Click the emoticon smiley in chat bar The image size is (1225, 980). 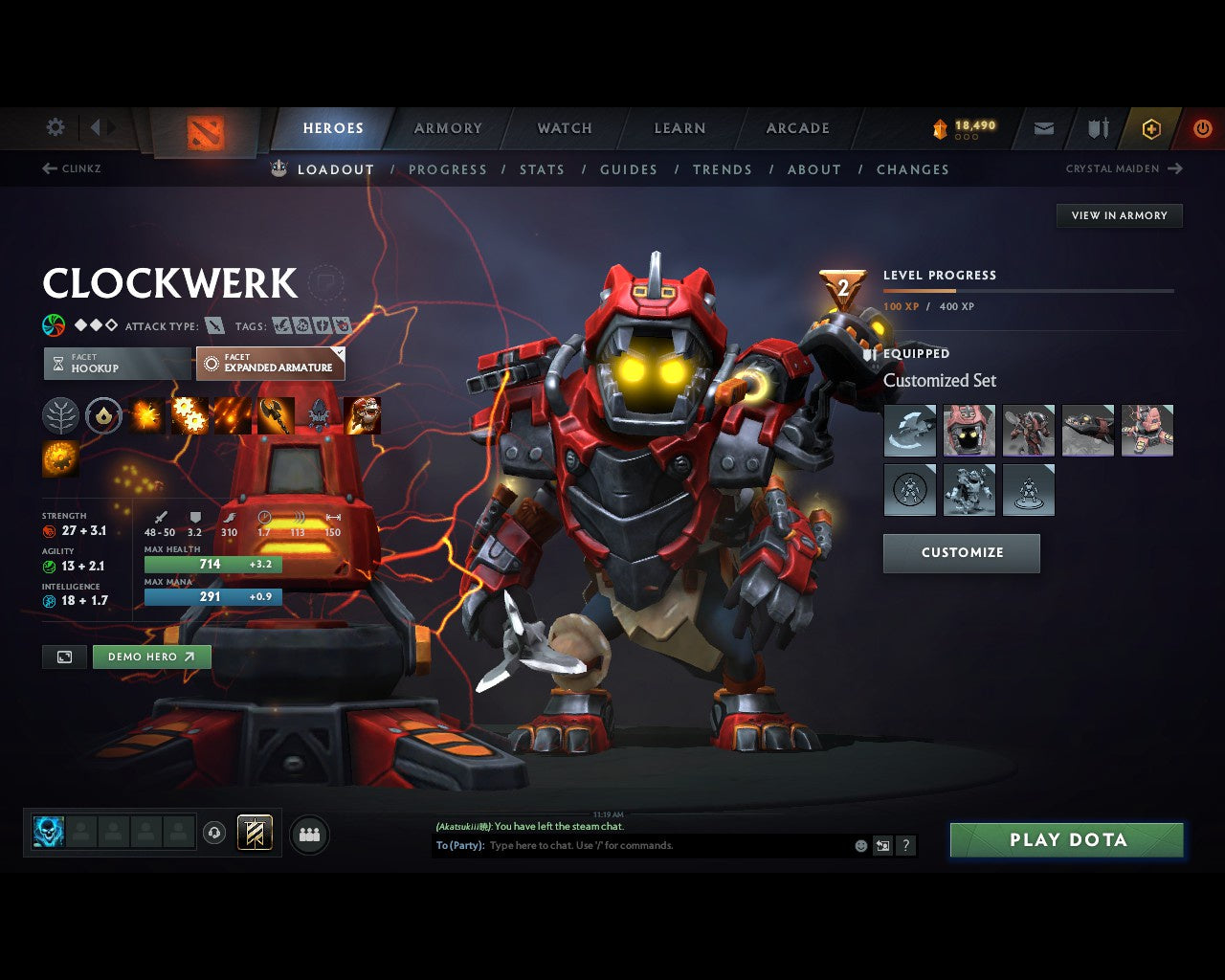[x=861, y=846]
